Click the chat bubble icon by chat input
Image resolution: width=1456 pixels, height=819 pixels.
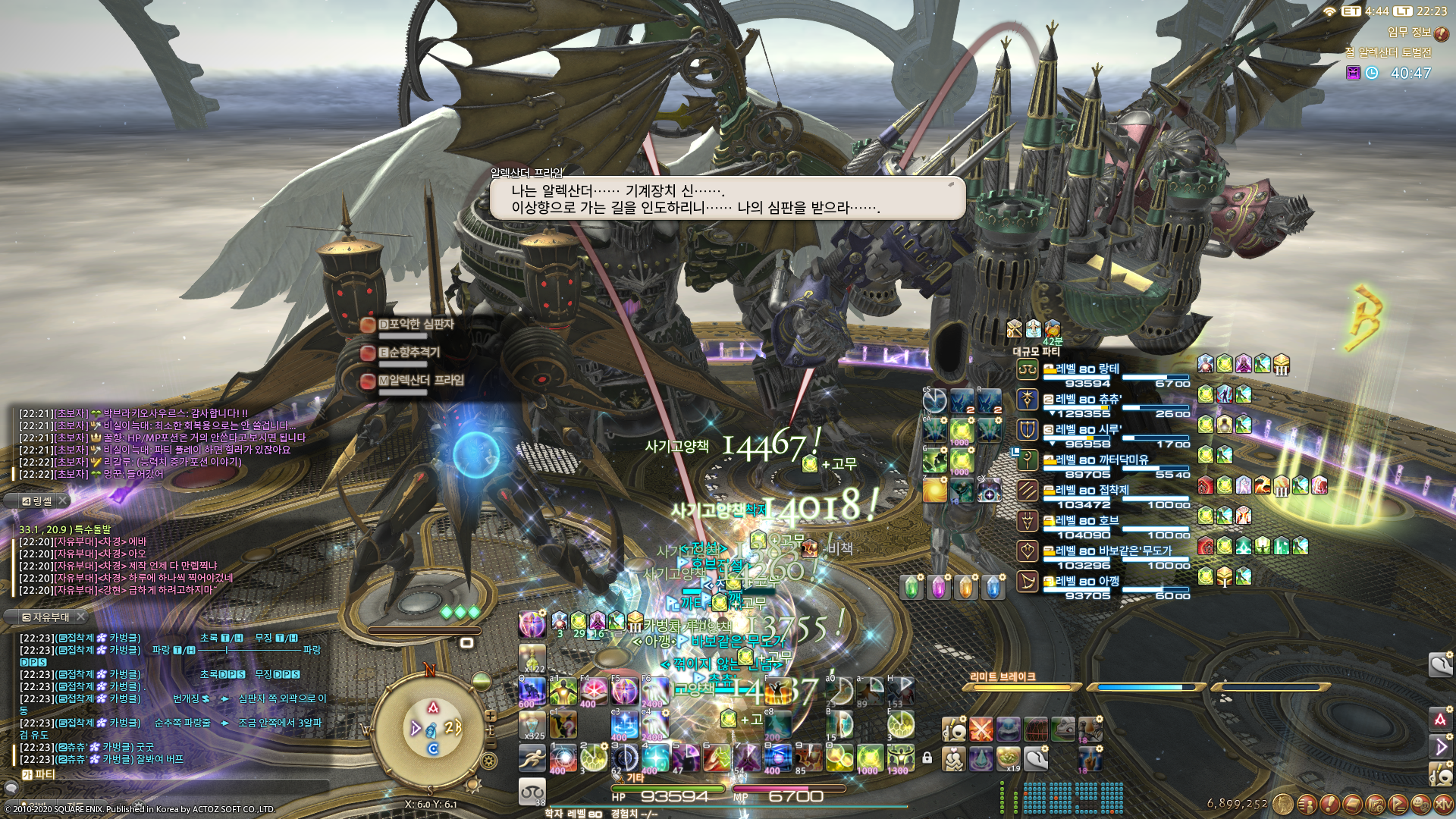11,789
